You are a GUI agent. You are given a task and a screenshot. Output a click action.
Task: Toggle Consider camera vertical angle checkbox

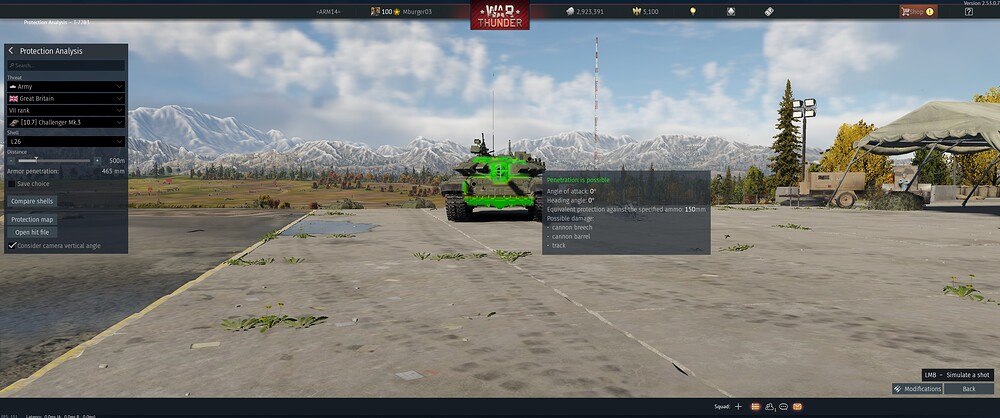12,245
